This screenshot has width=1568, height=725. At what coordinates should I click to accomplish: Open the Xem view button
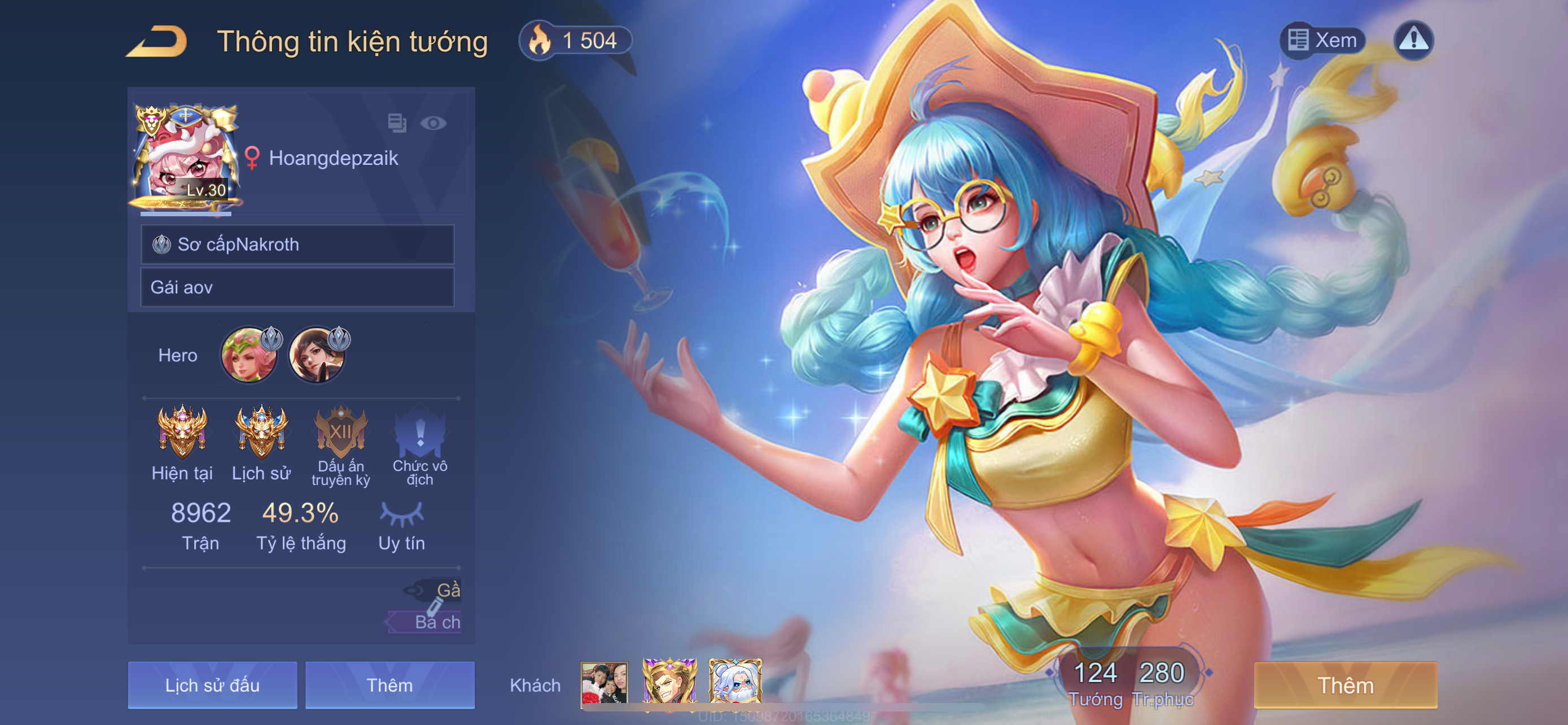point(1322,40)
